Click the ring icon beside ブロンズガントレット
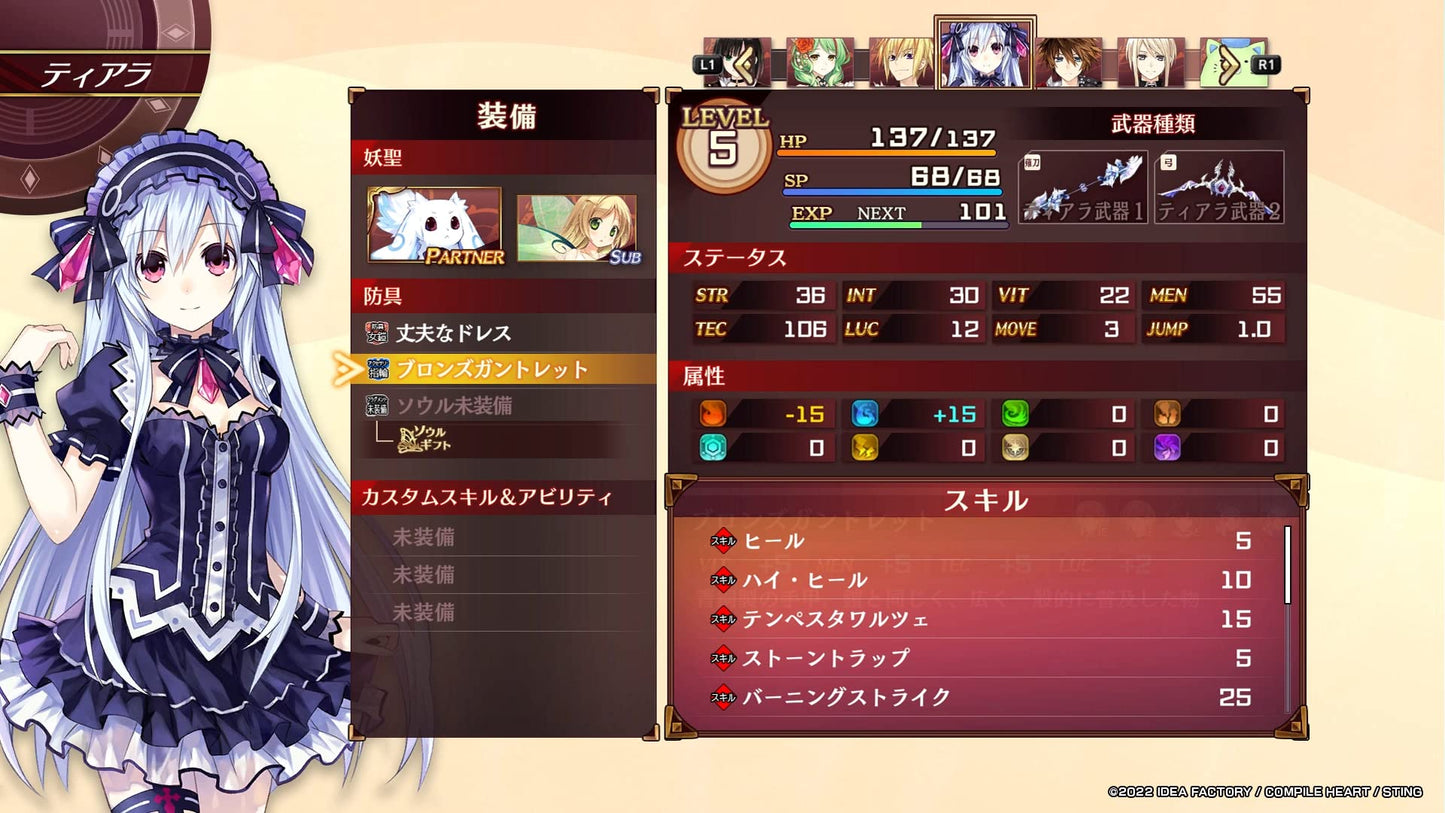Screen dimensions: 1445x813 point(380,369)
